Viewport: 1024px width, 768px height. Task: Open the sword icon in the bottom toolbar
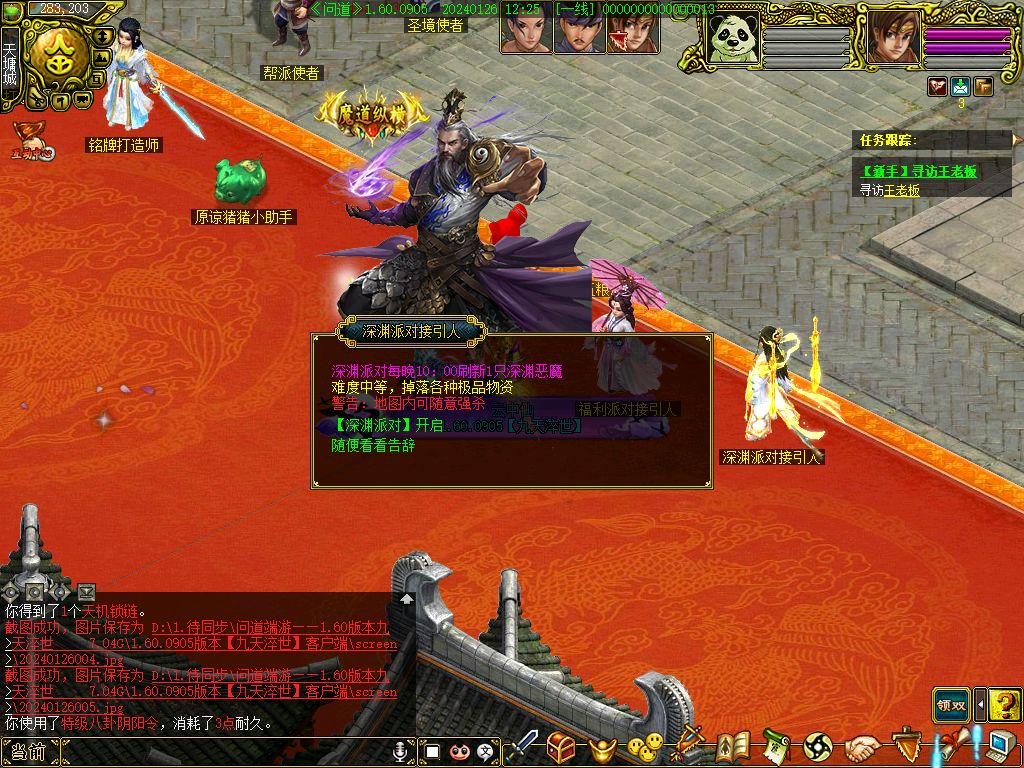523,747
